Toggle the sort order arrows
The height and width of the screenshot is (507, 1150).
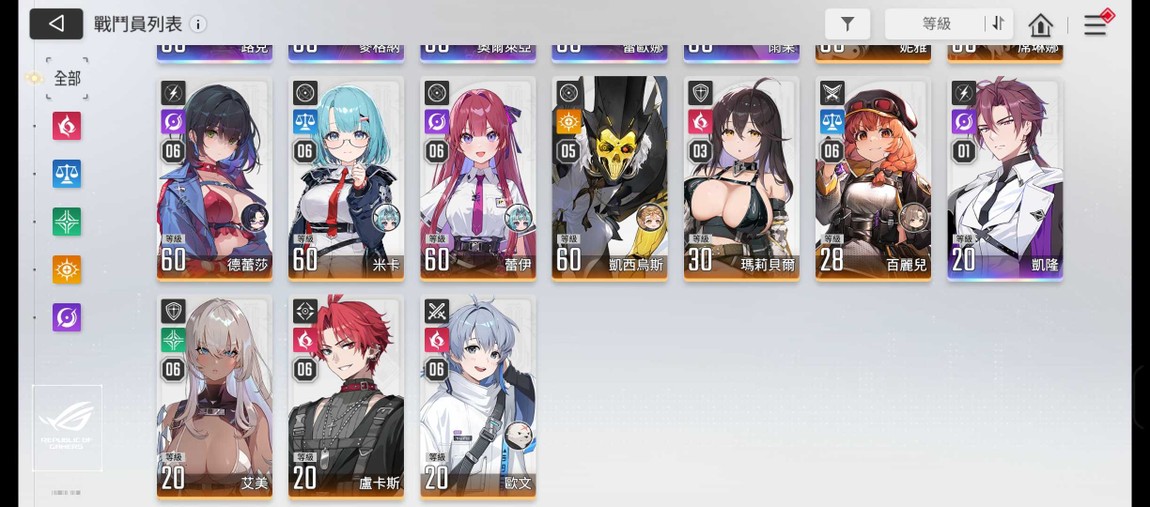pyautogui.click(x=997, y=24)
